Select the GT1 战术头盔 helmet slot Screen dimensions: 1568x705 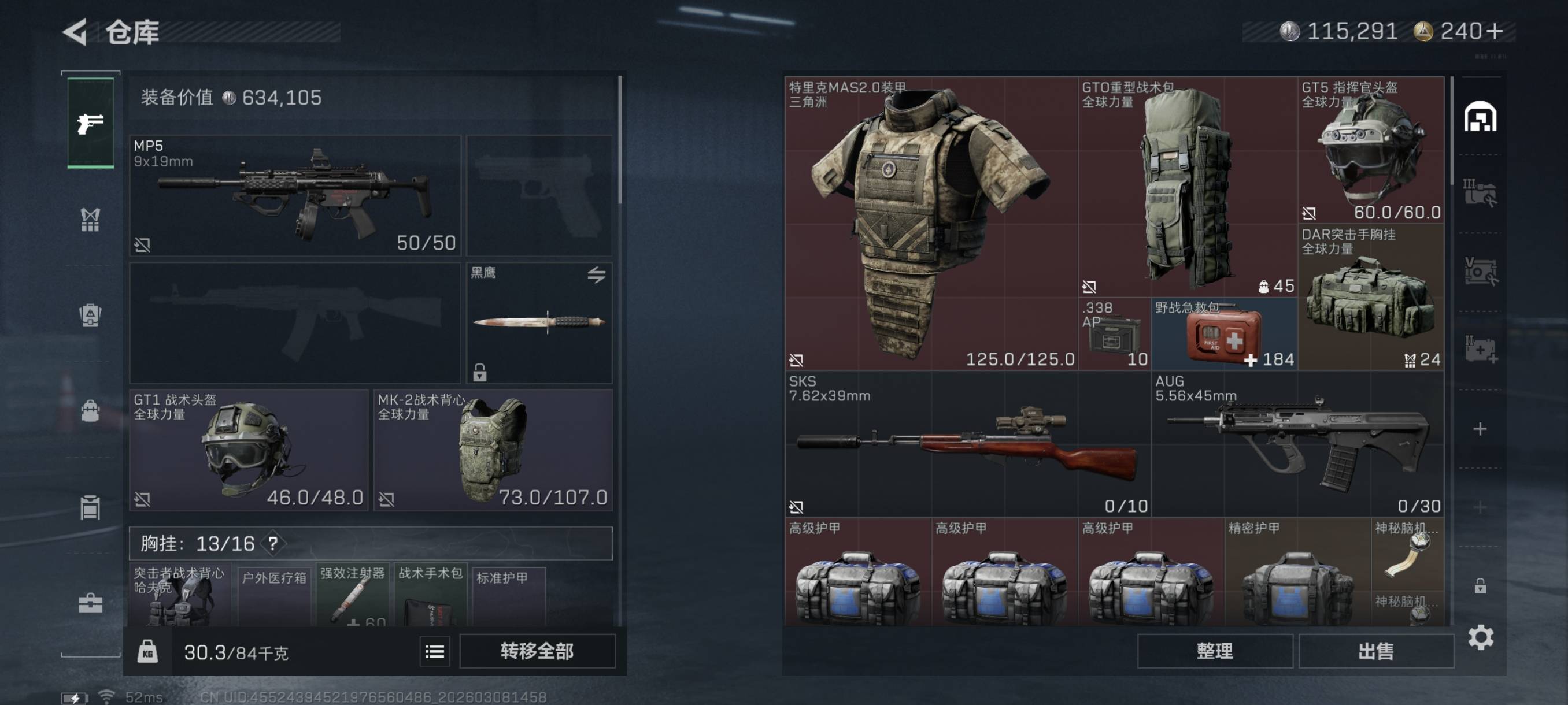[249, 450]
